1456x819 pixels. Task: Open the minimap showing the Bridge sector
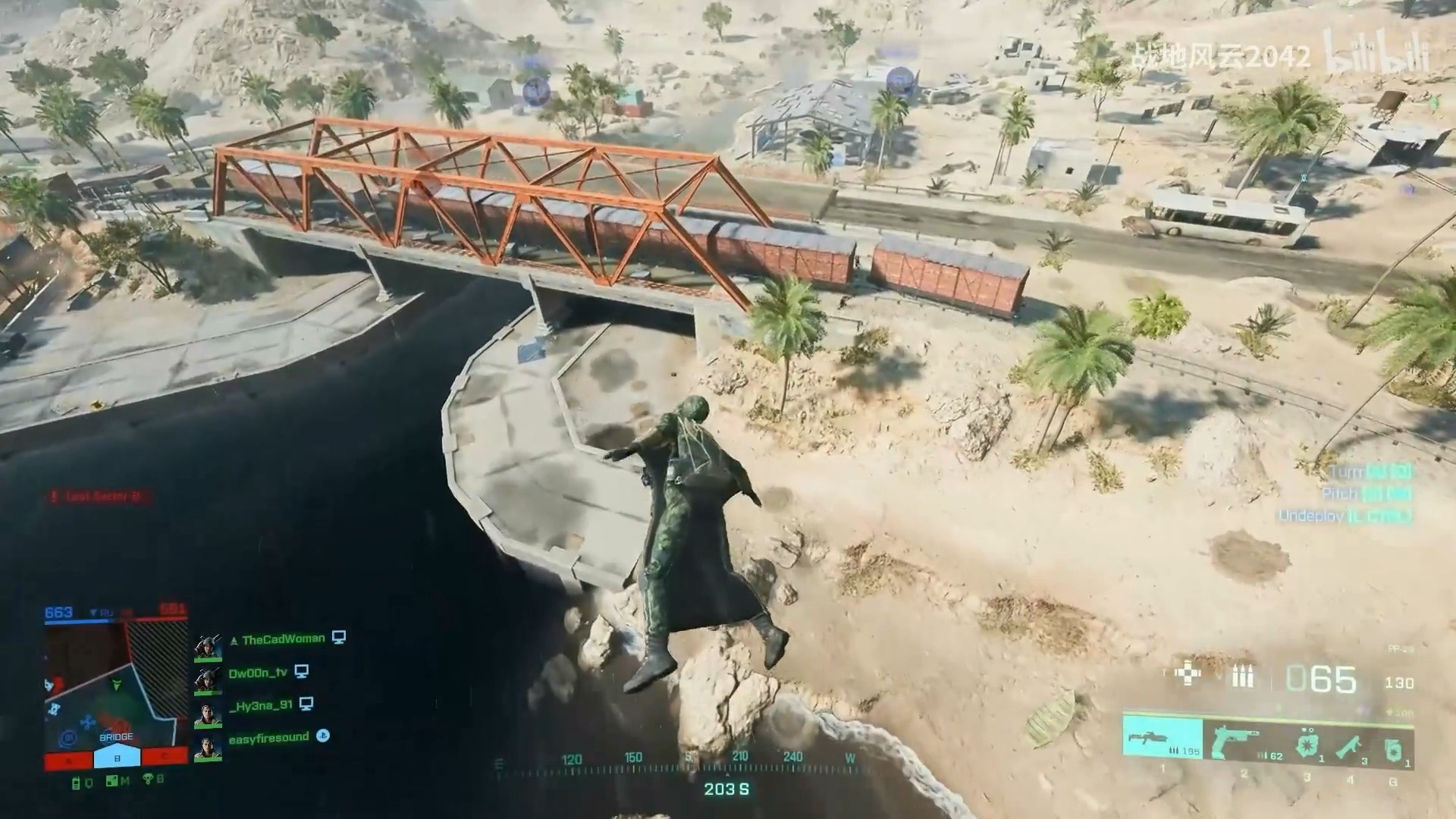(x=115, y=682)
